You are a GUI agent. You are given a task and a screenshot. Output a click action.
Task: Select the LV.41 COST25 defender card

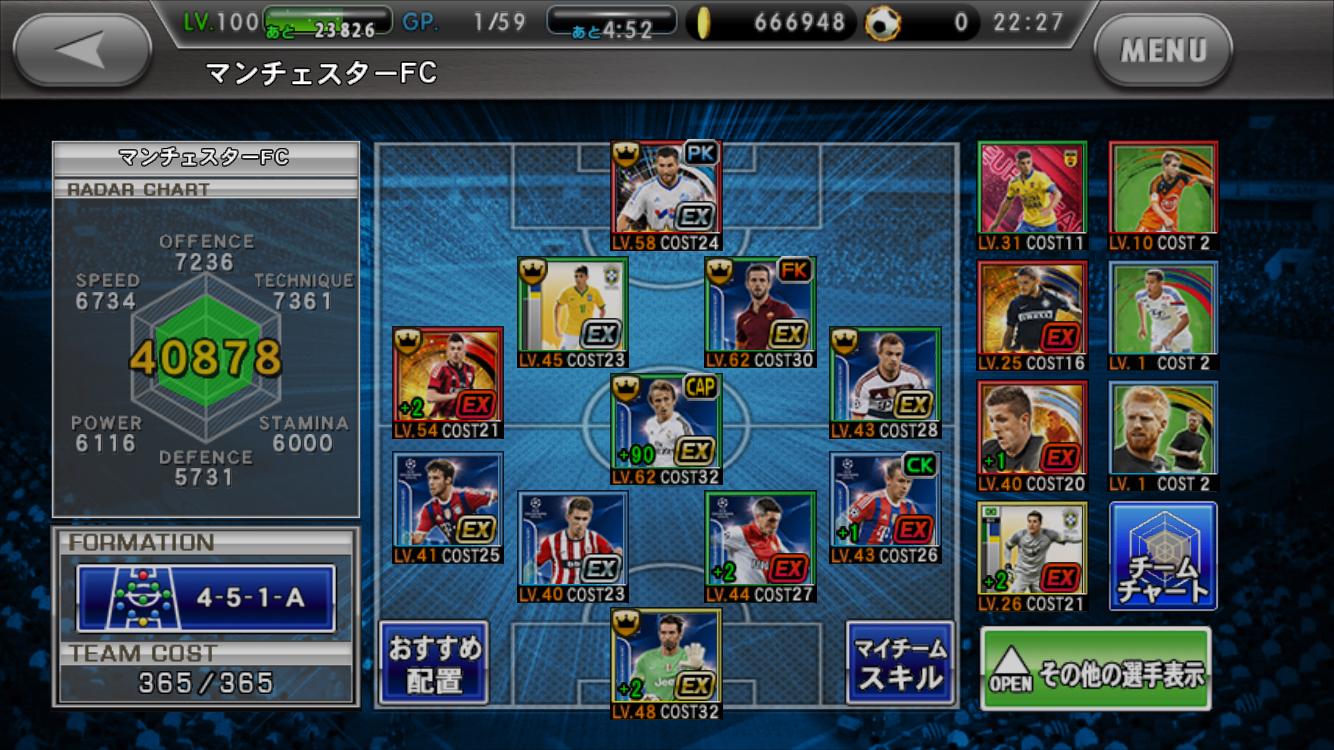coord(448,506)
